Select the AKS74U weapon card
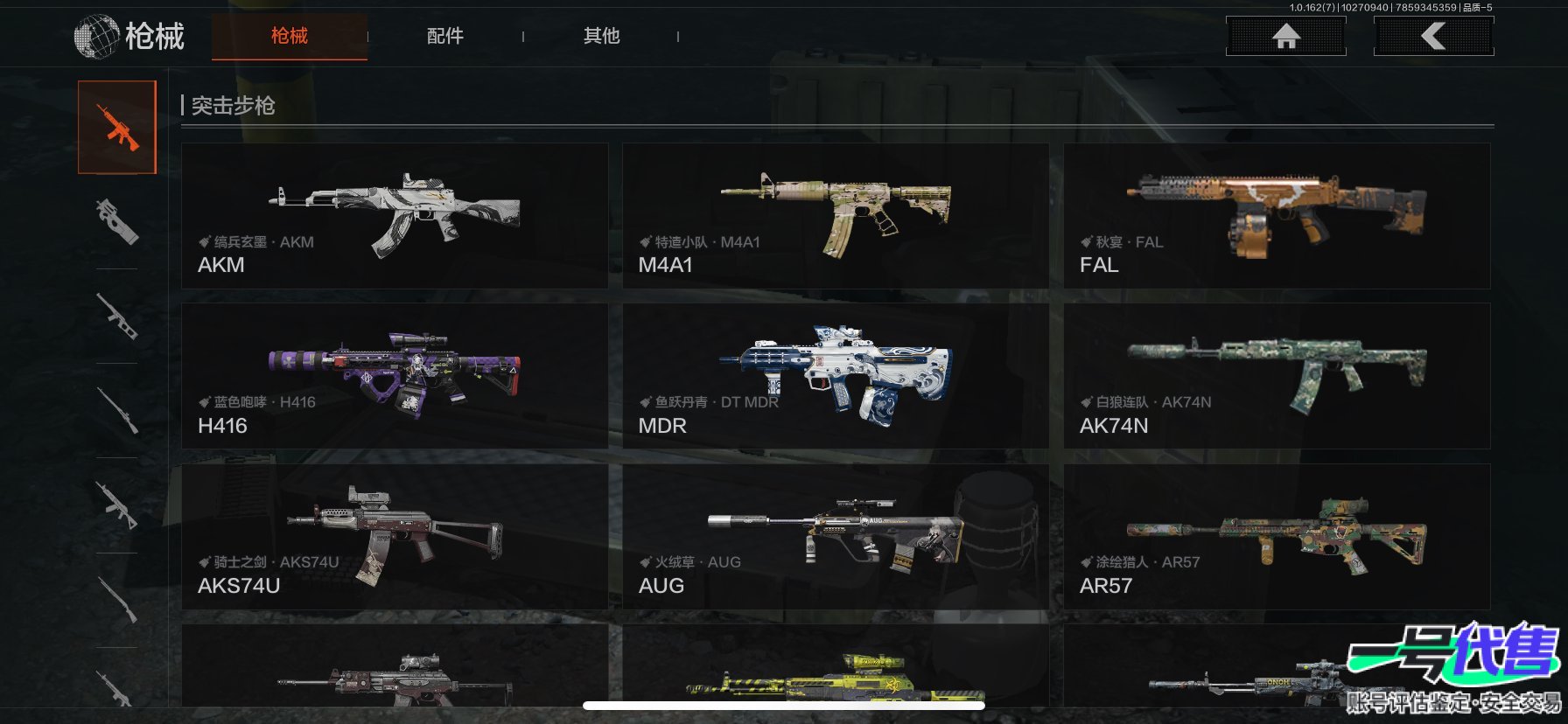 (395, 537)
